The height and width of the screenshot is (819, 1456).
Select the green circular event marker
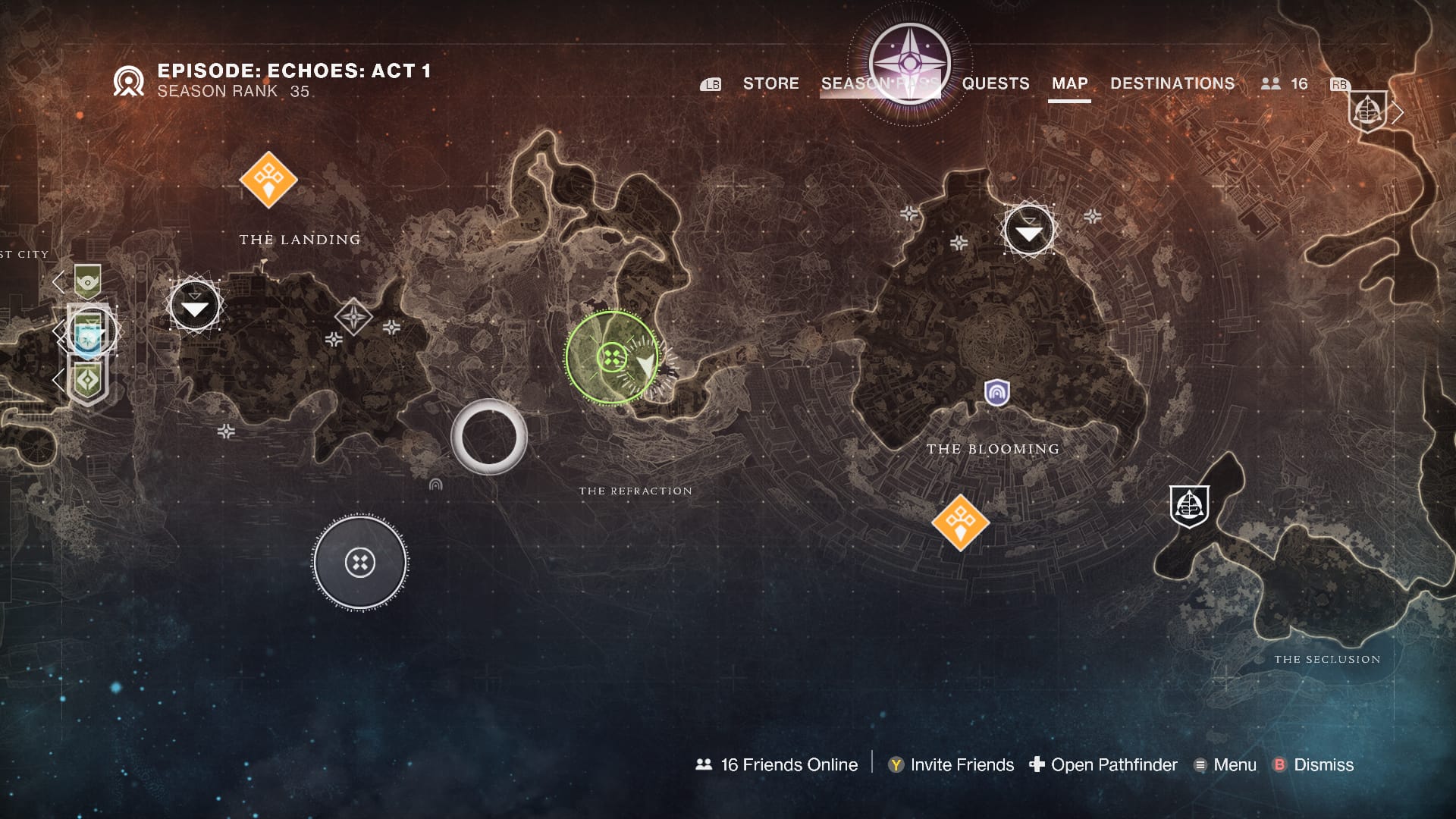(612, 357)
